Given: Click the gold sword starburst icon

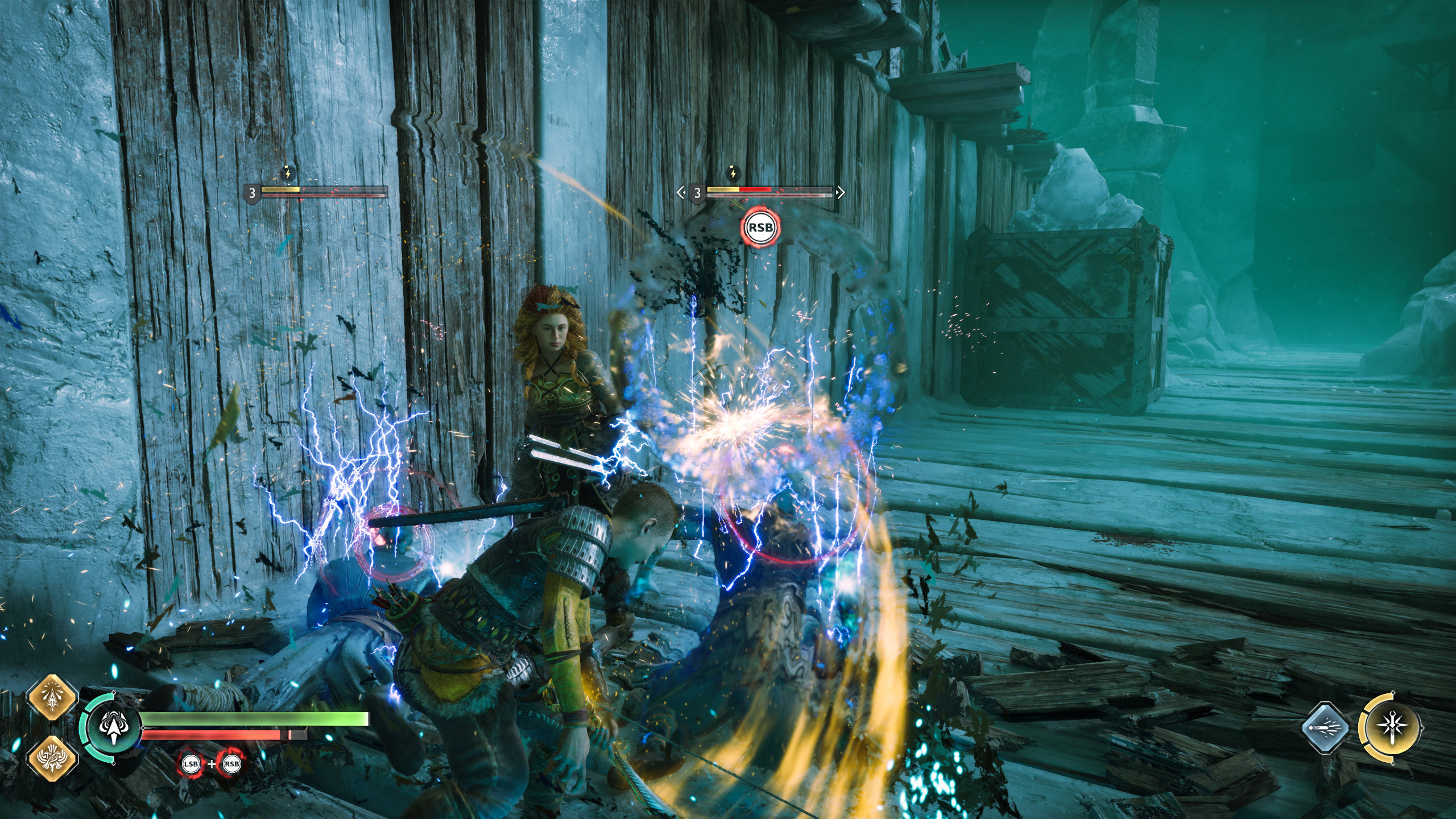Looking at the screenshot, I should click(x=1390, y=729).
